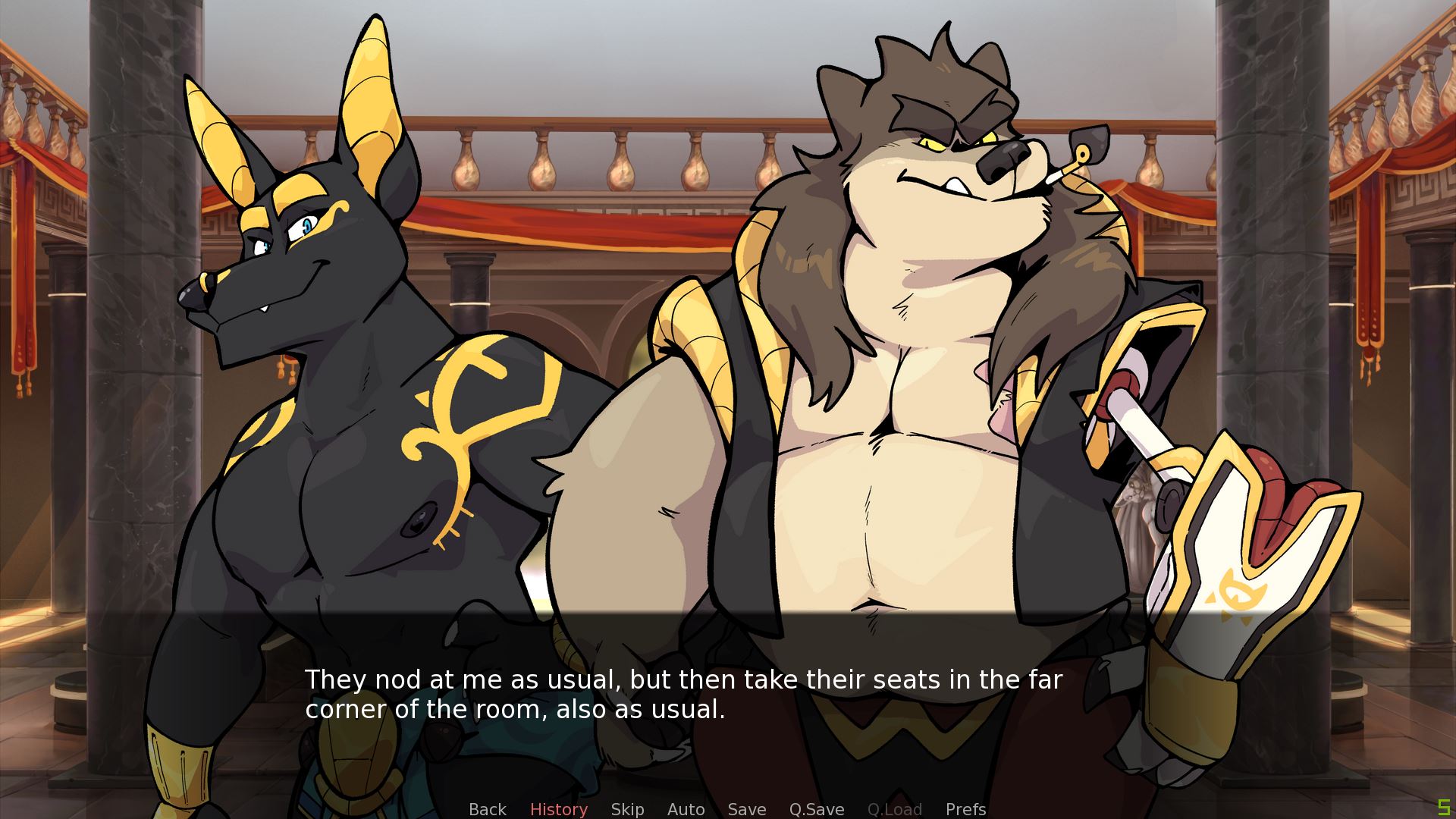Open the Prefs menu

pos(965,809)
